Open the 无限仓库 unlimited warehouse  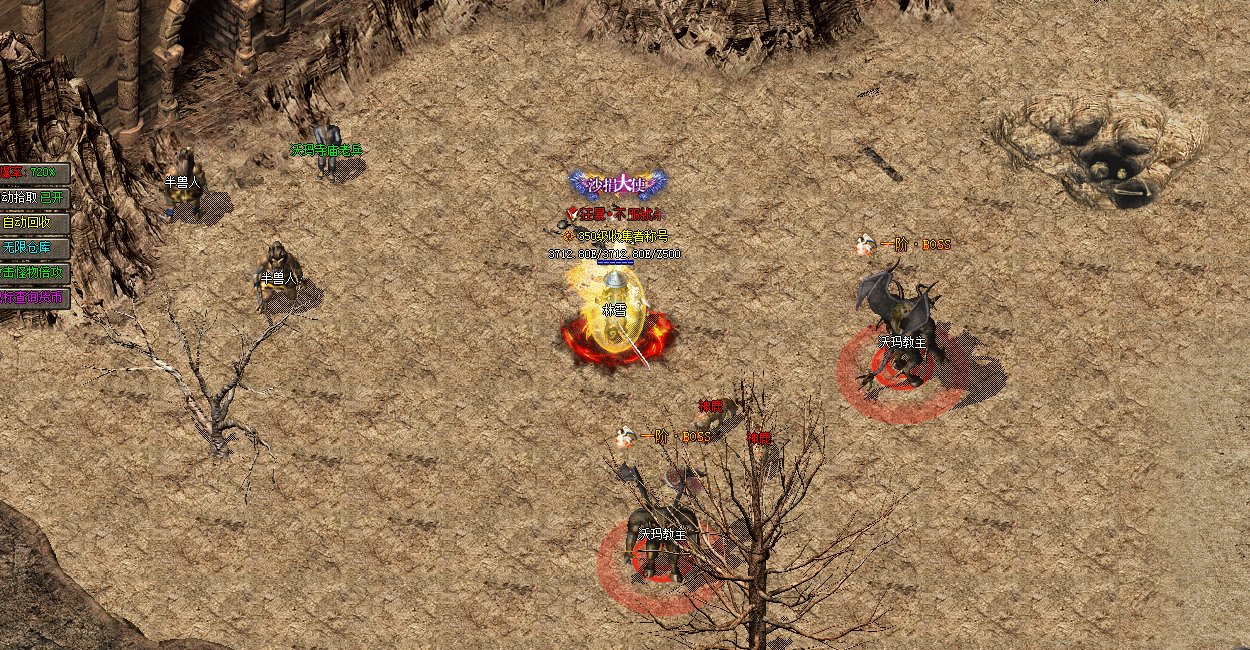click(x=34, y=247)
